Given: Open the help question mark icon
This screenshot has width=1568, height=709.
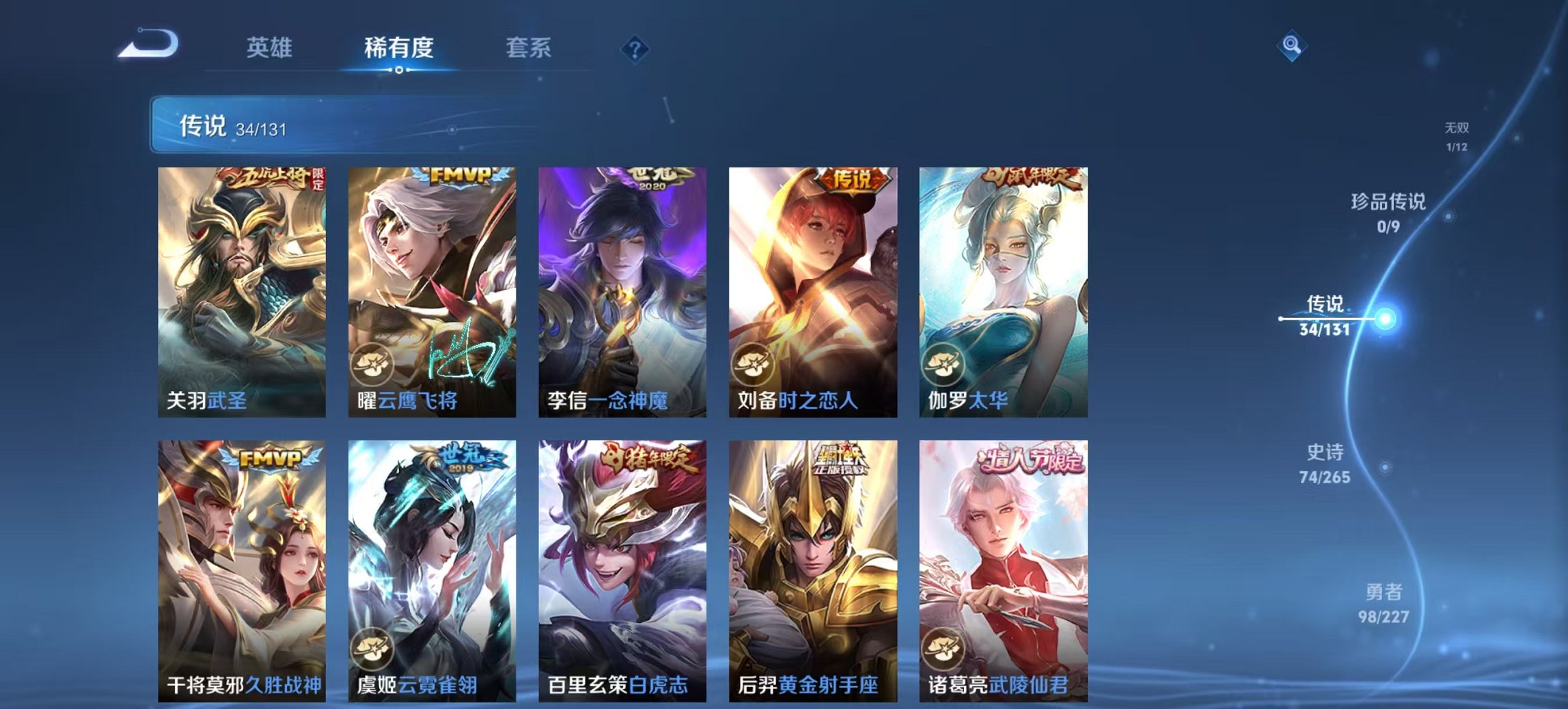Looking at the screenshot, I should click(633, 48).
